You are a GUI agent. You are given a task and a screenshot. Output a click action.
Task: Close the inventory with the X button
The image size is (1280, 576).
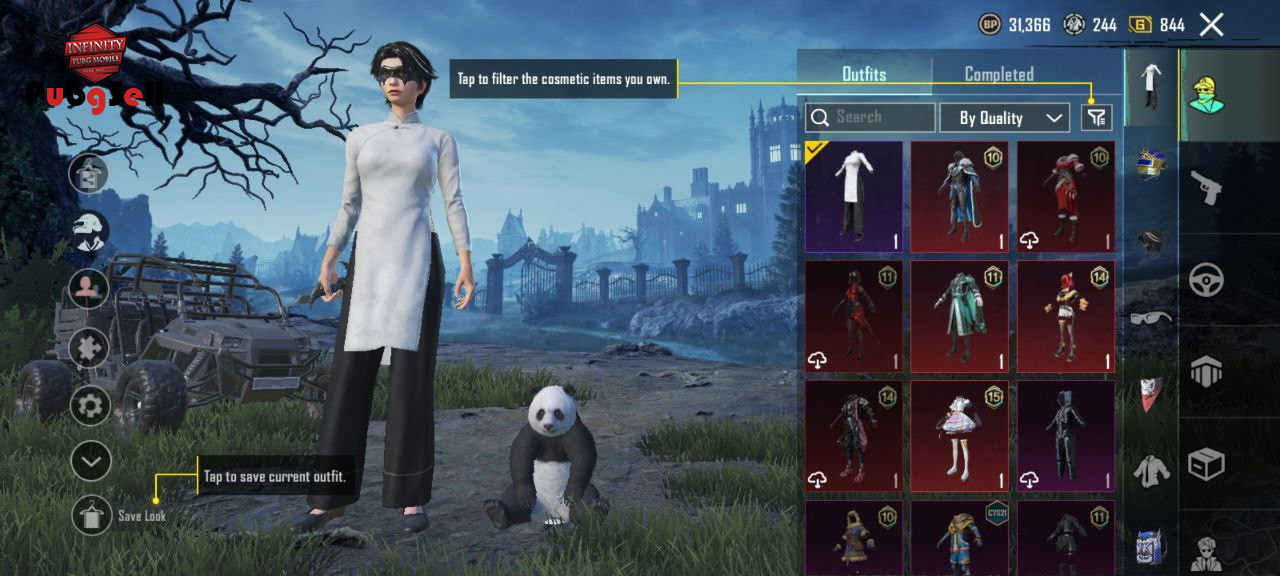coord(1211,25)
